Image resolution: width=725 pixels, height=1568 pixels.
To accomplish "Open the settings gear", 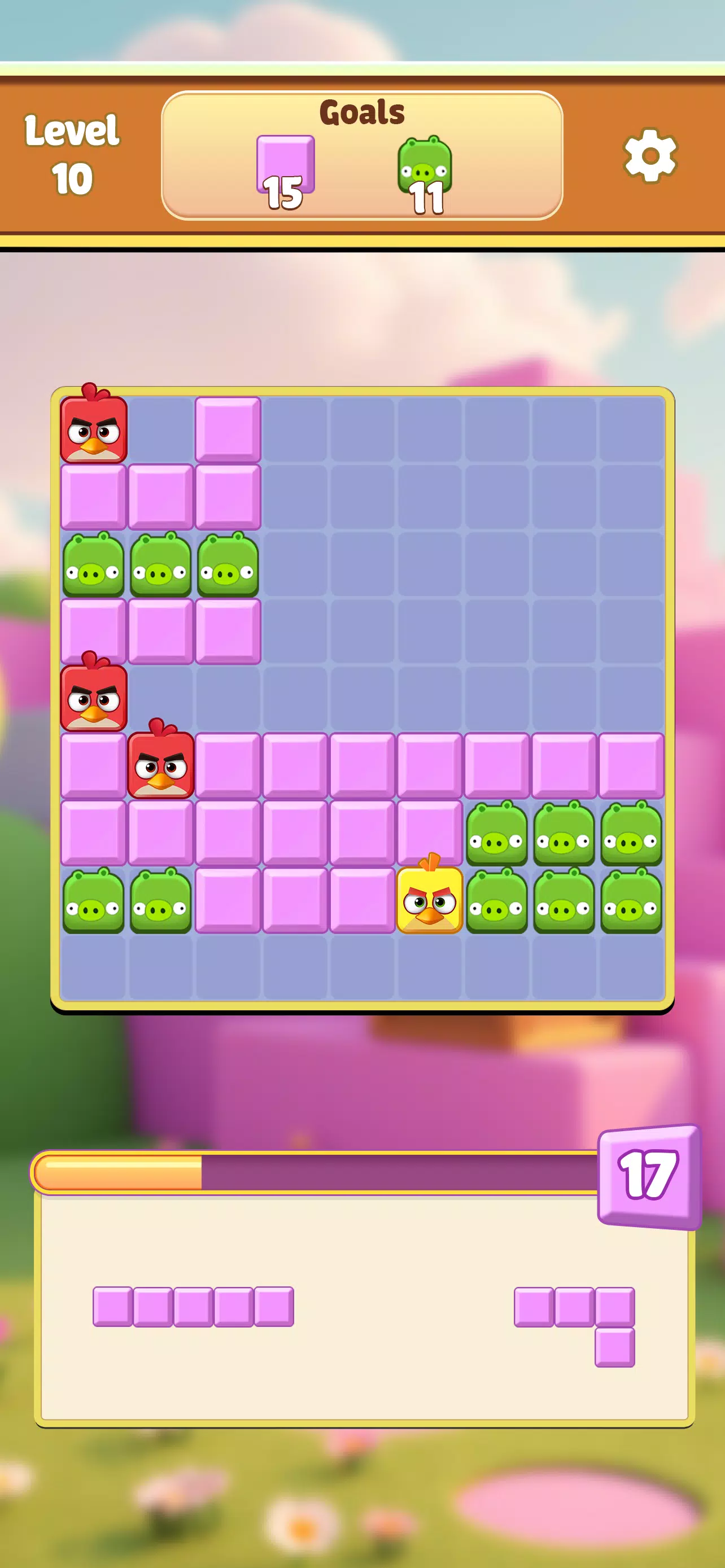I will [x=649, y=155].
